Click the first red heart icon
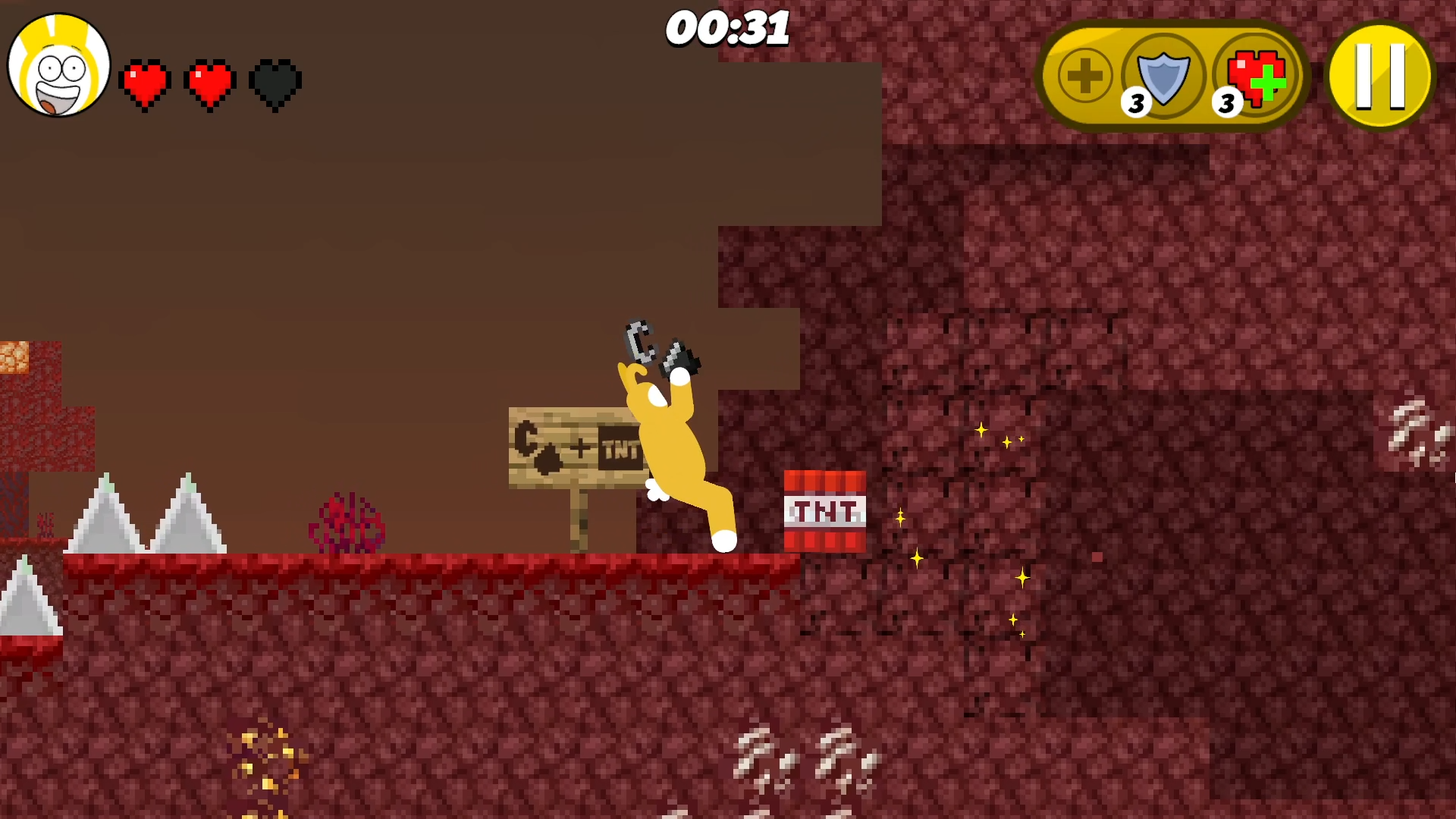 [146, 83]
